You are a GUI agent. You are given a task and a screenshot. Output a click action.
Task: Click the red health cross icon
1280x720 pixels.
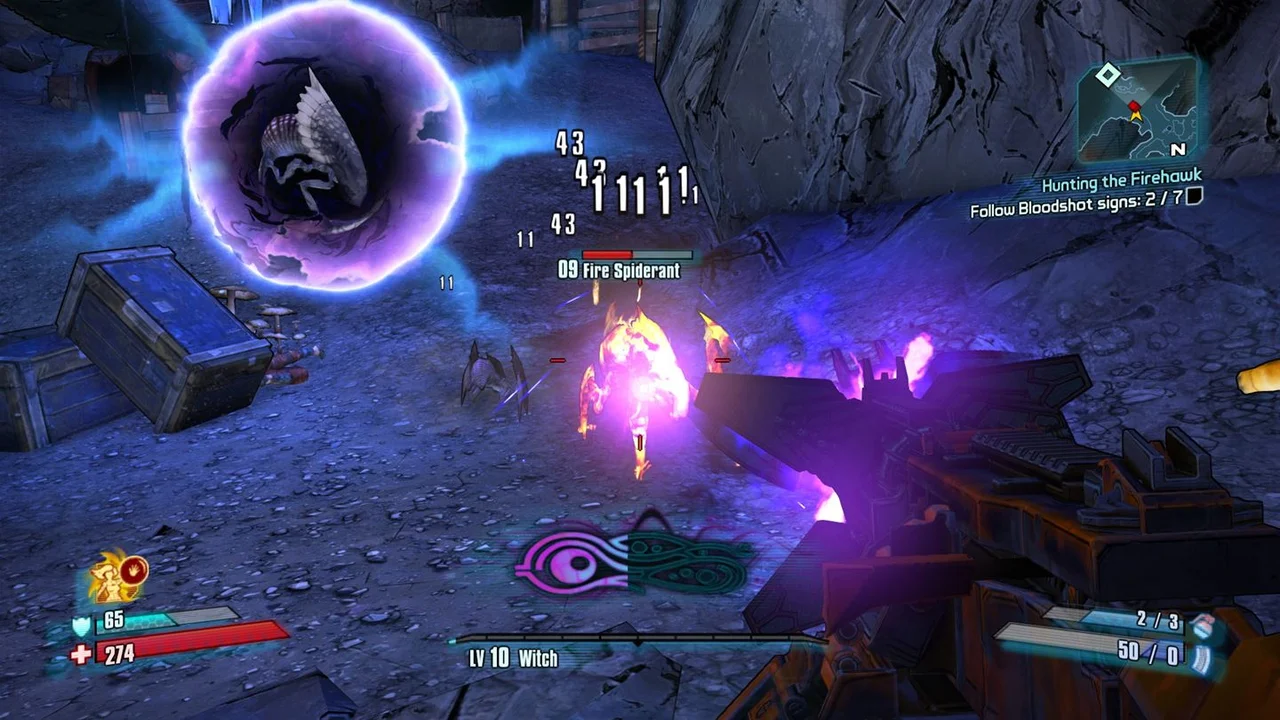(x=80, y=653)
